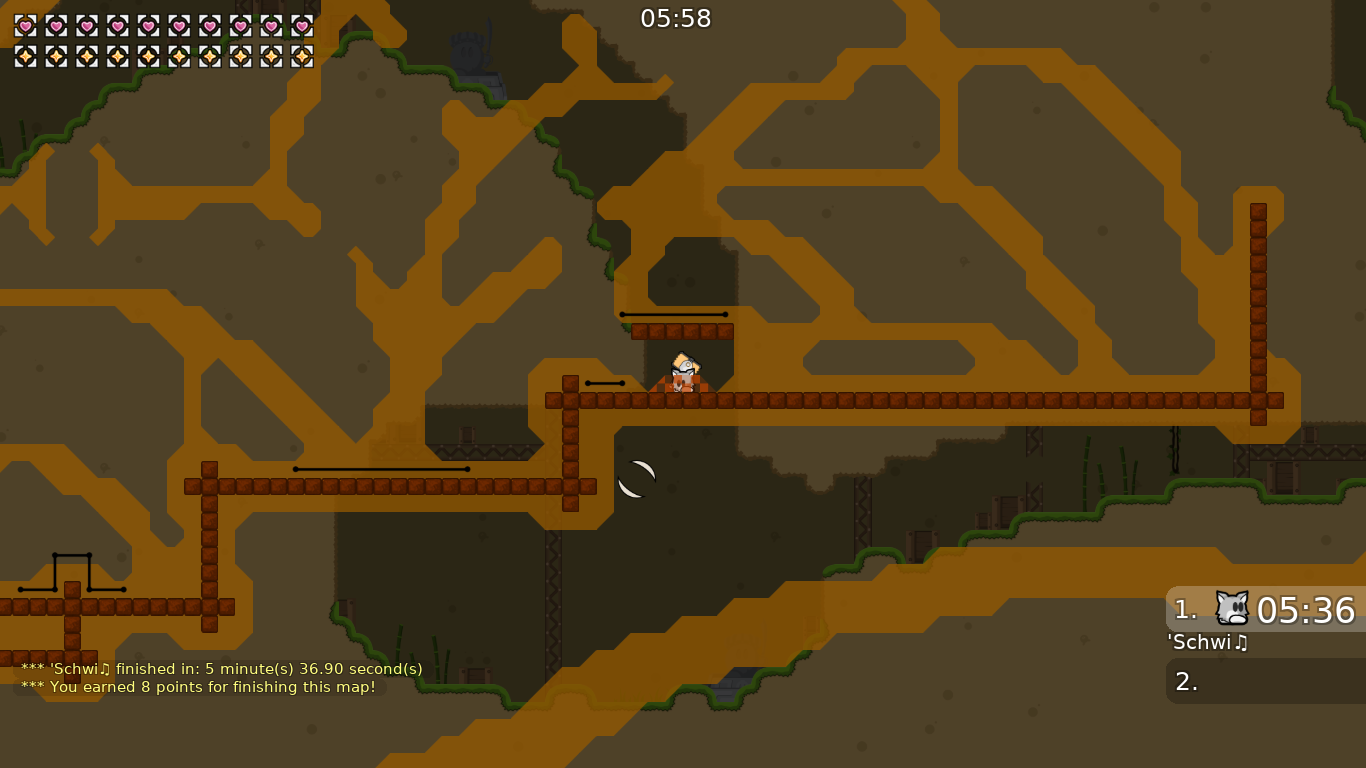Click the crescent hook indicator near the player
The image size is (1366, 768).
(x=637, y=478)
